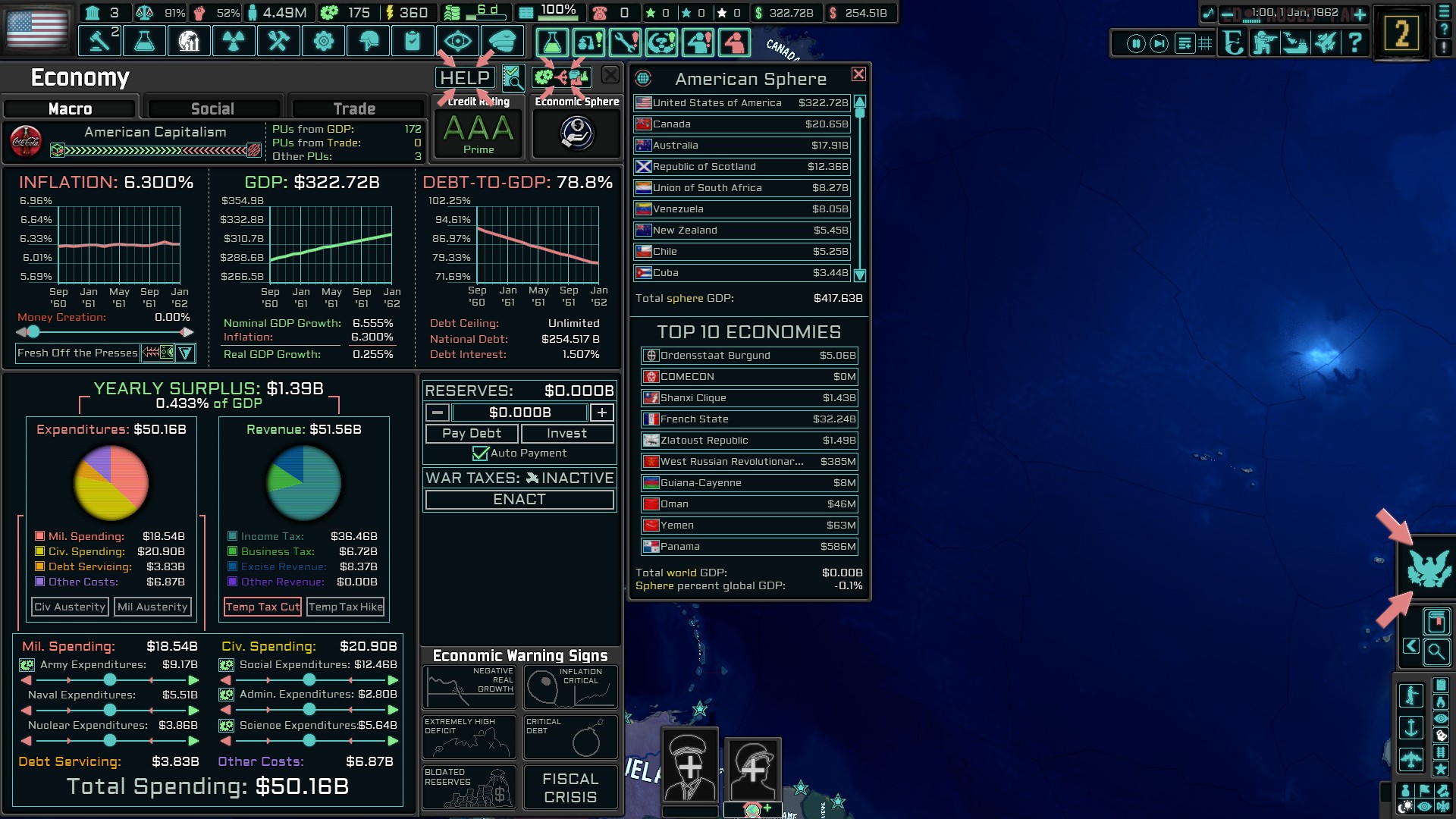Toggle the Temp Tax Cut option

point(262,607)
